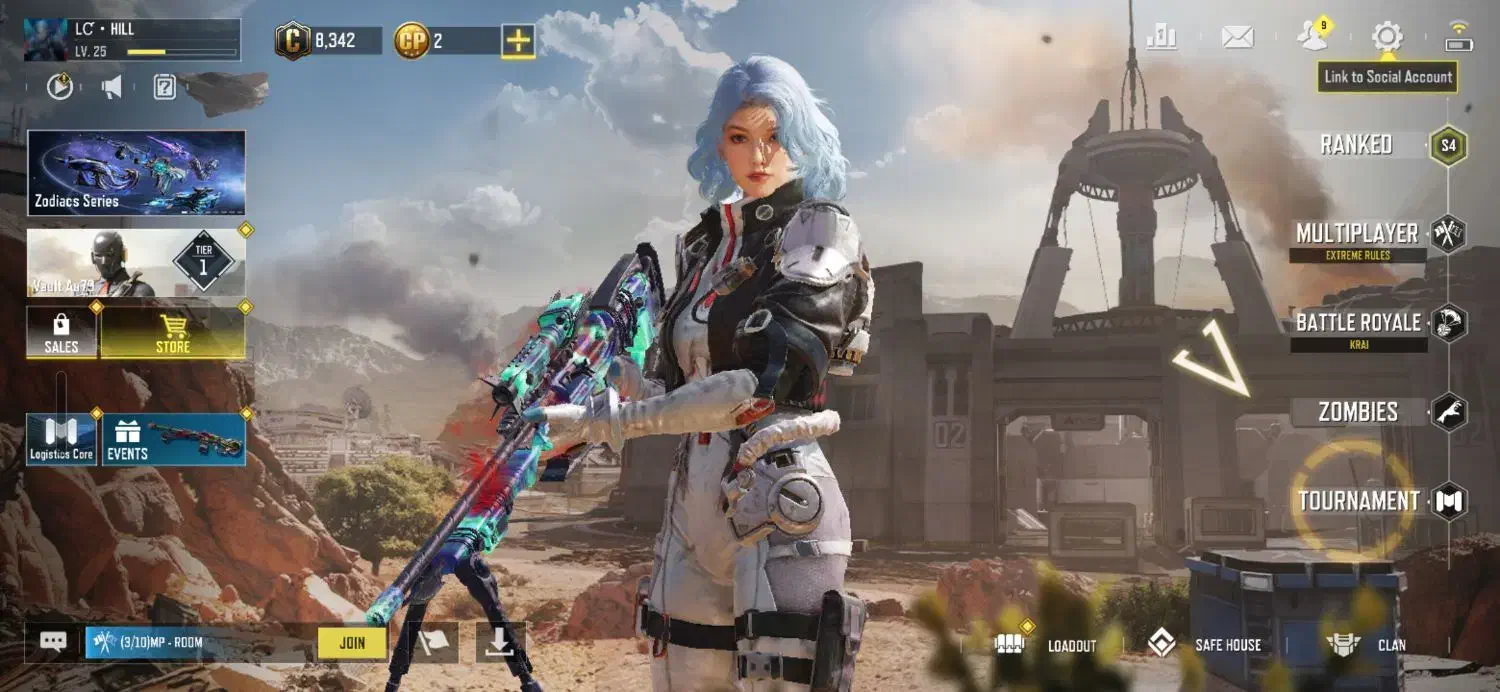Open the gear settings menu
This screenshot has width=1500, height=692.
1387,38
